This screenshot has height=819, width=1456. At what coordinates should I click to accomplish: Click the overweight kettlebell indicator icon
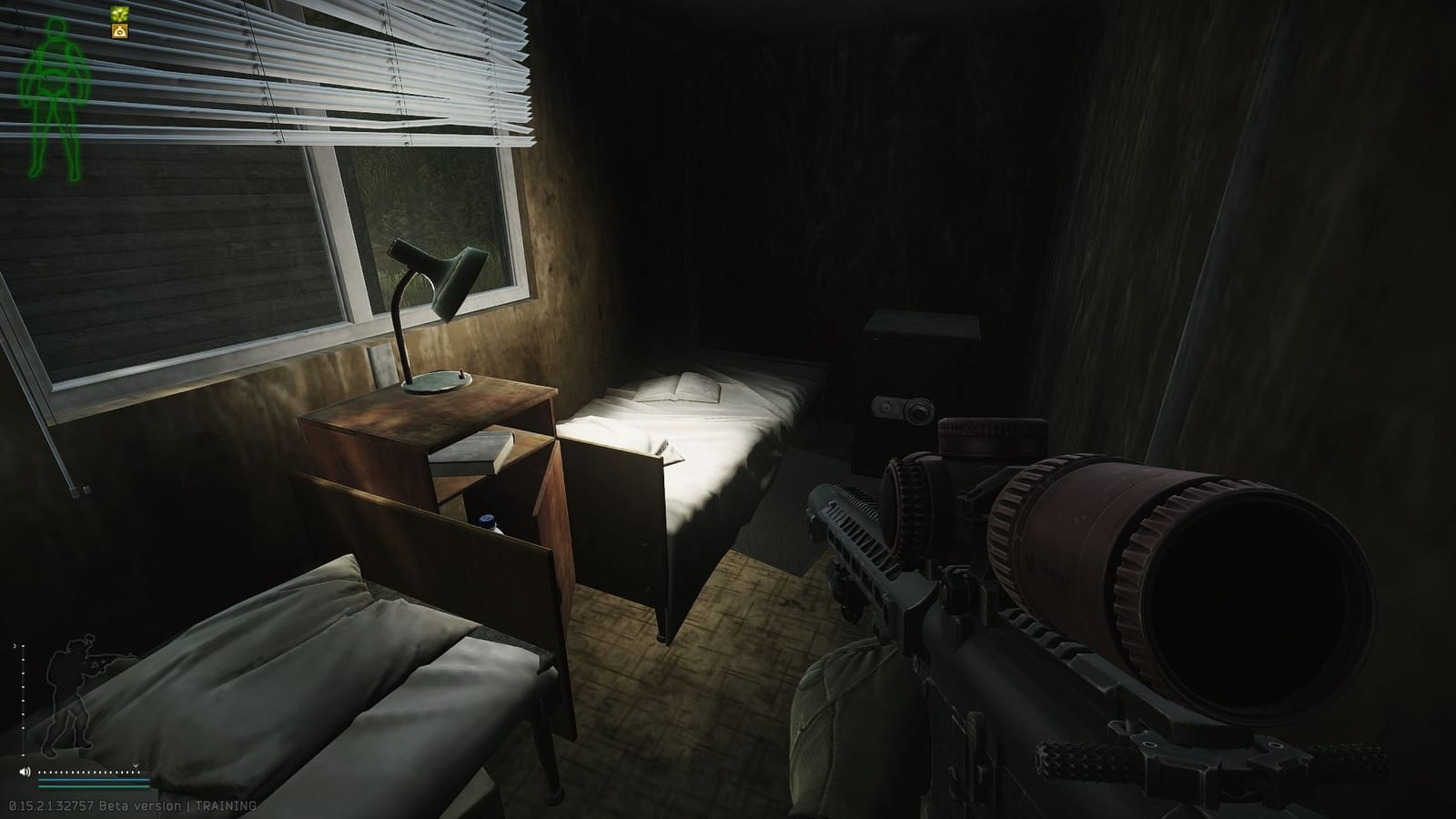(119, 31)
